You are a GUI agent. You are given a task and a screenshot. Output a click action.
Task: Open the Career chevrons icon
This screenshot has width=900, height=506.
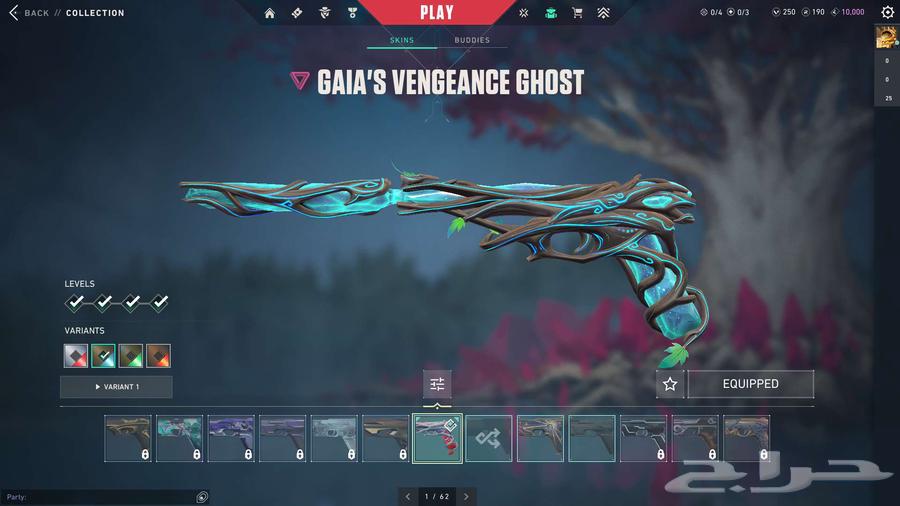603,13
